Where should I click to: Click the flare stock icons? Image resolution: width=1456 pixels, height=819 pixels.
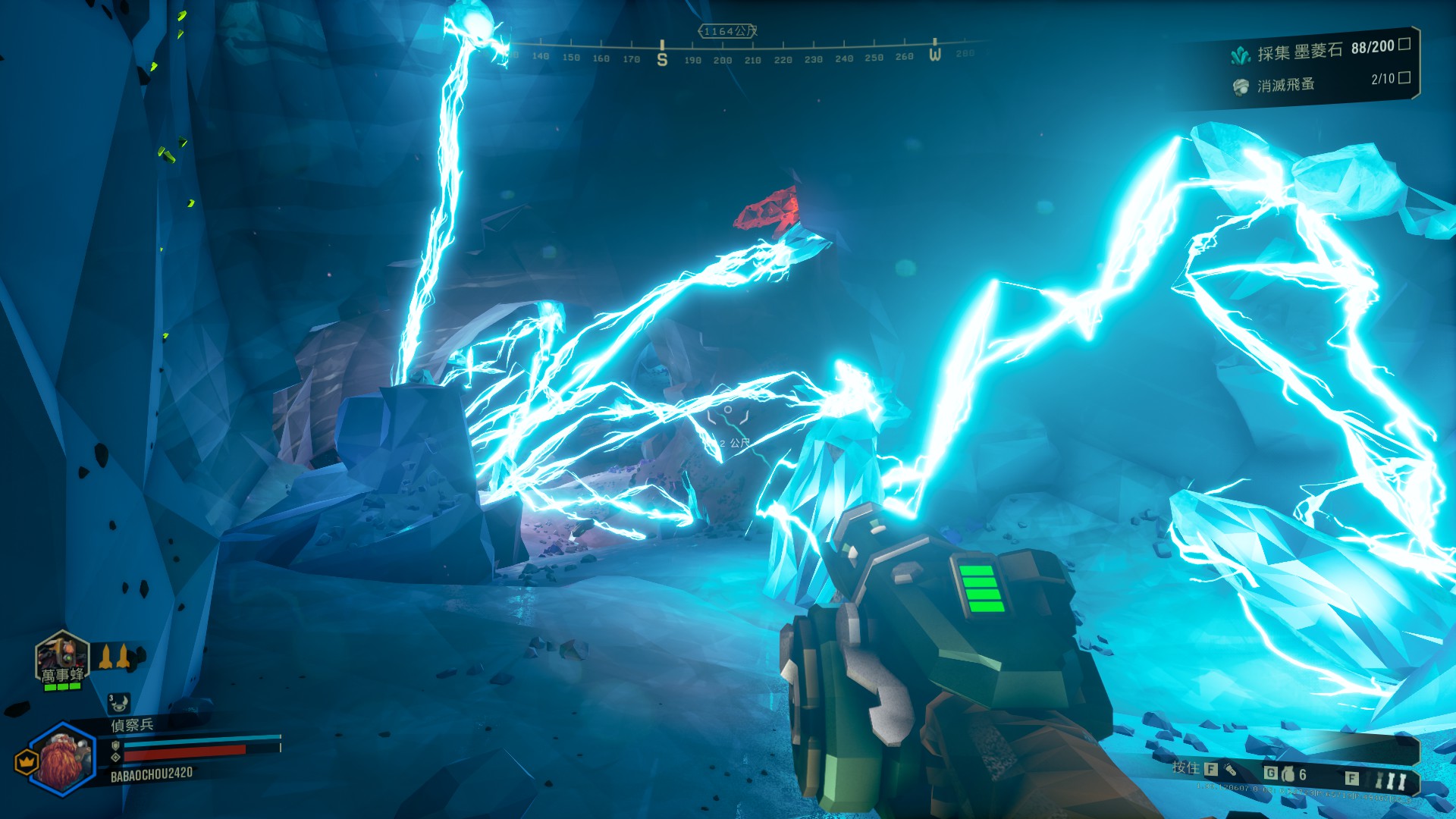click(x=1391, y=780)
